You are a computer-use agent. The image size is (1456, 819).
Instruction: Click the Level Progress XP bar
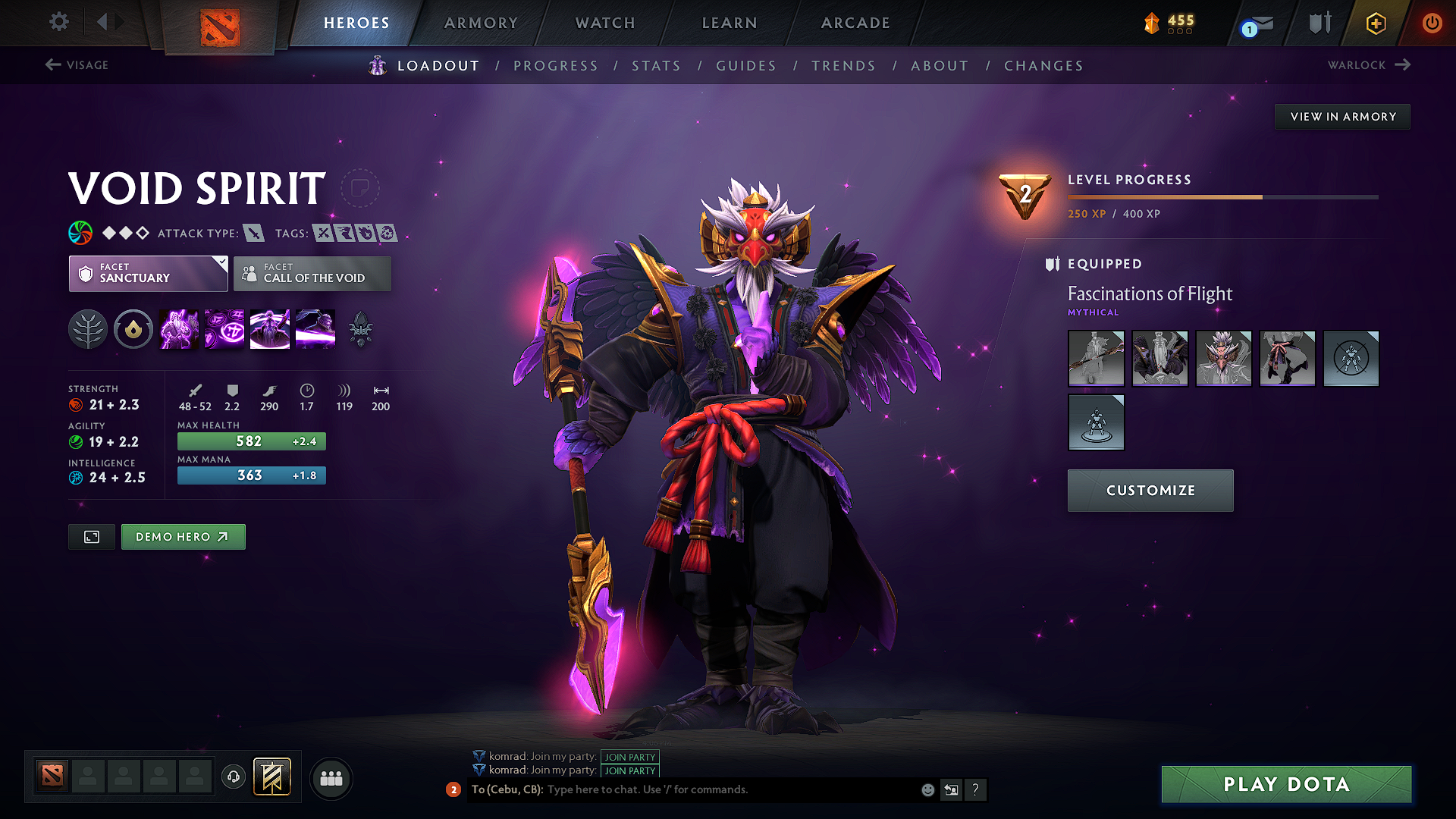pyautogui.click(x=1221, y=196)
